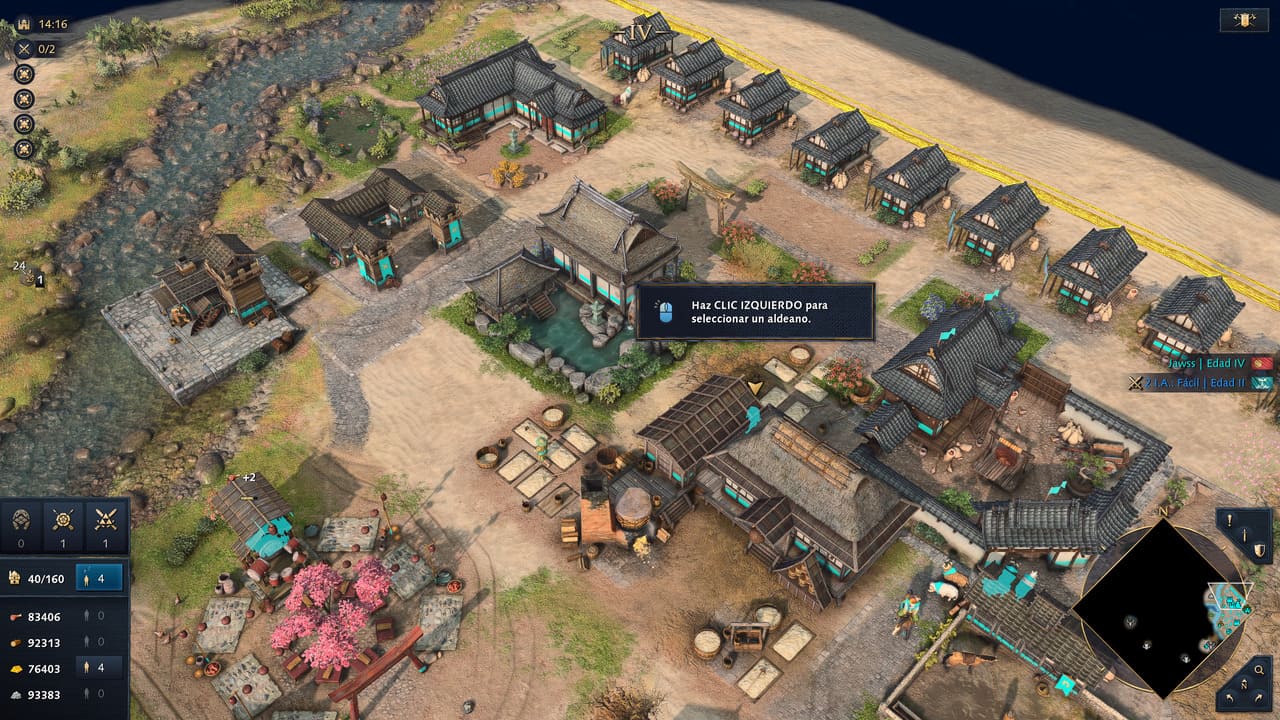Select the crossed-arrows unit group icon
This screenshot has height=720, width=1280.
pos(63,519)
